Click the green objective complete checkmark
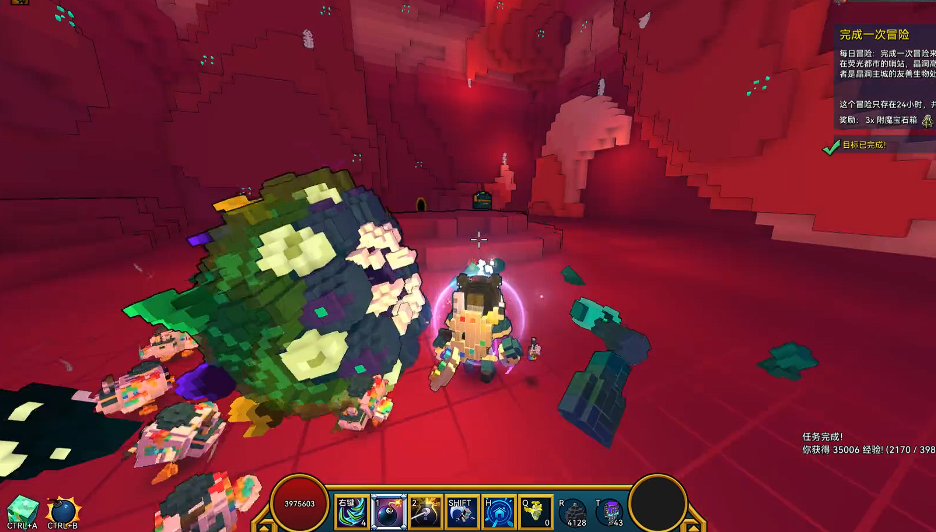Image resolution: width=936 pixels, height=532 pixels. (829, 146)
